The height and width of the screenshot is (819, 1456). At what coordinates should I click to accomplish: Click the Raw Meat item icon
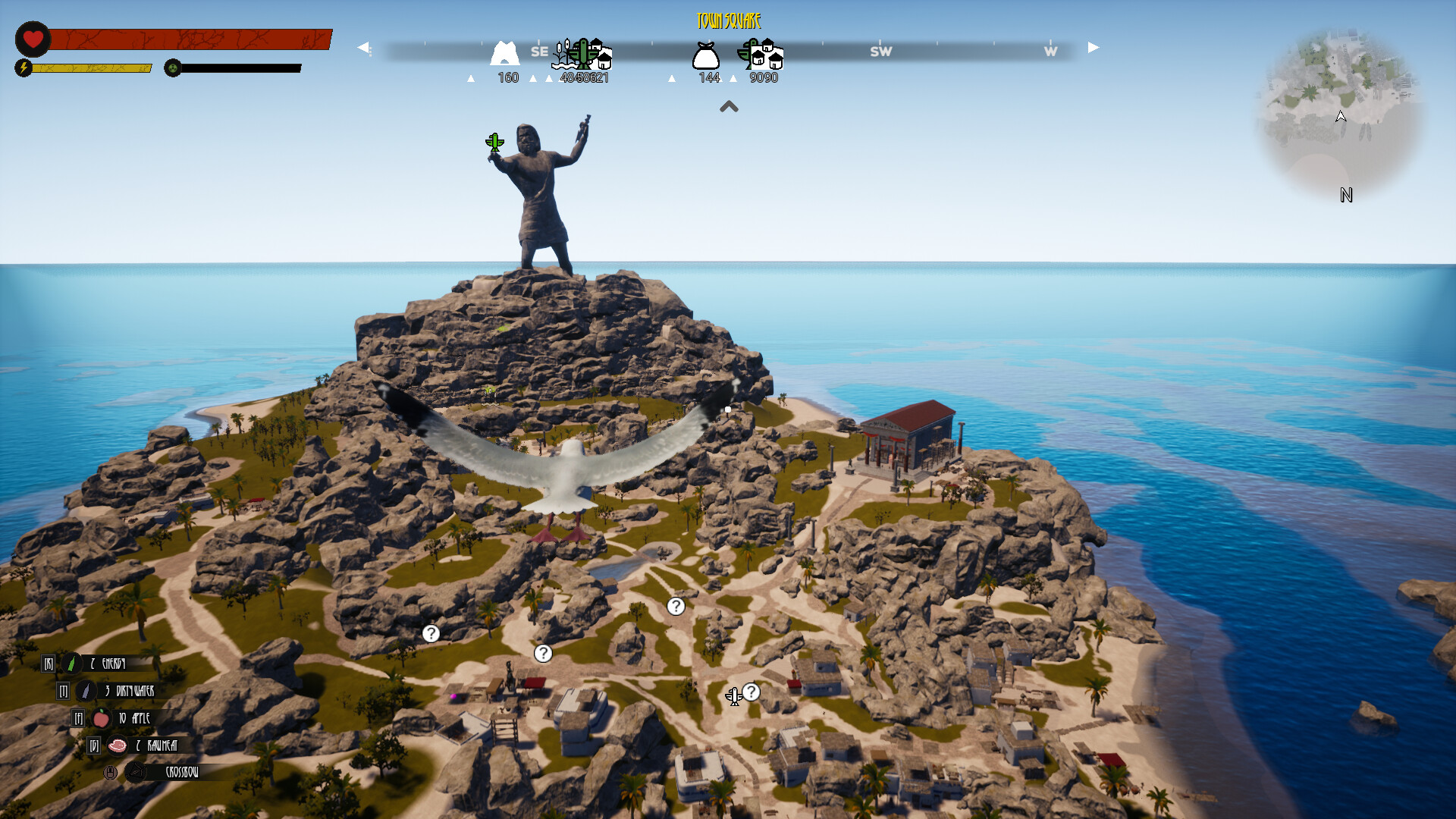pyautogui.click(x=117, y=745)
